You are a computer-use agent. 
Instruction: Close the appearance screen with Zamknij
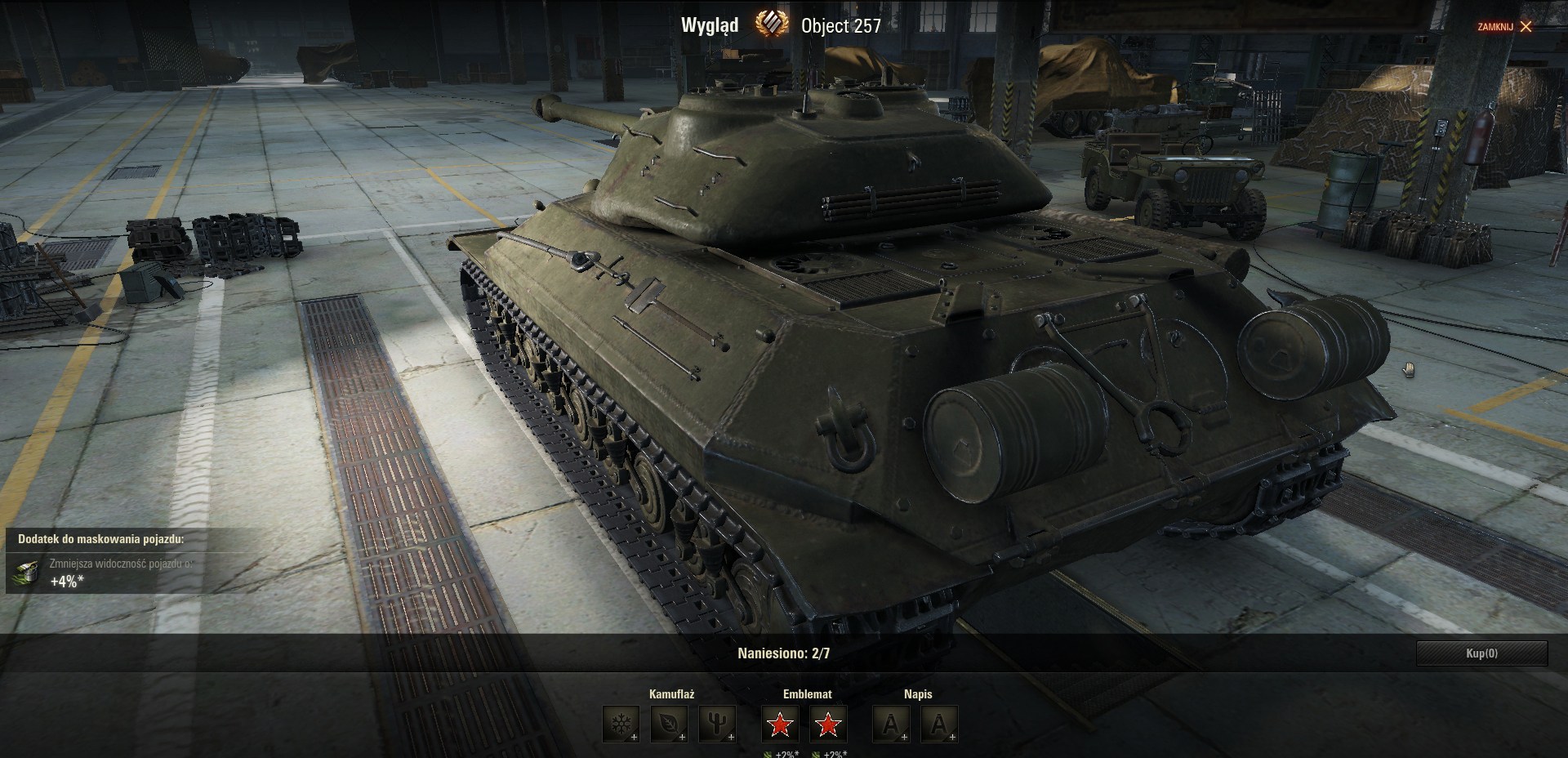(1504, 27)
